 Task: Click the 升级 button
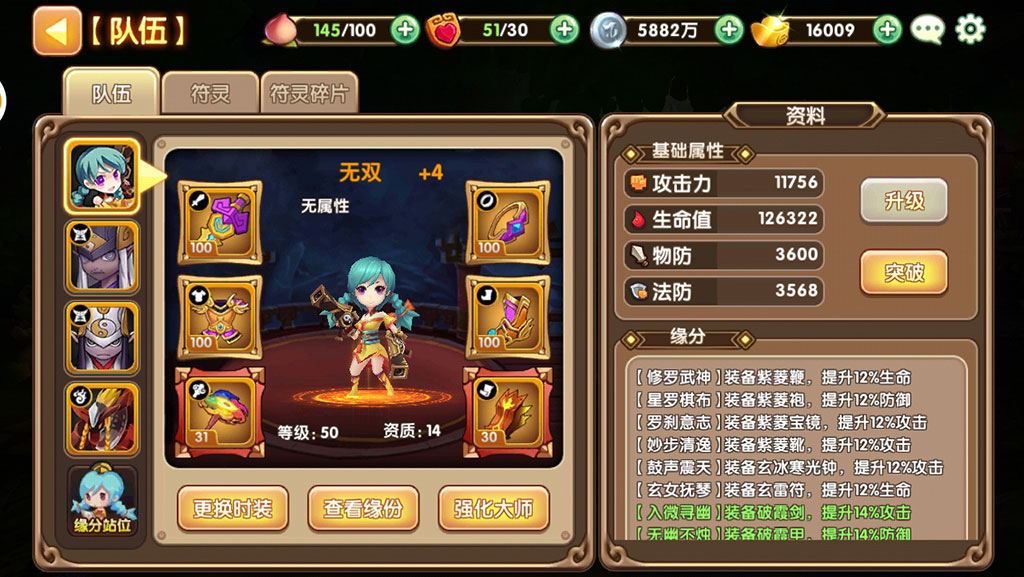tap(904, 201)
